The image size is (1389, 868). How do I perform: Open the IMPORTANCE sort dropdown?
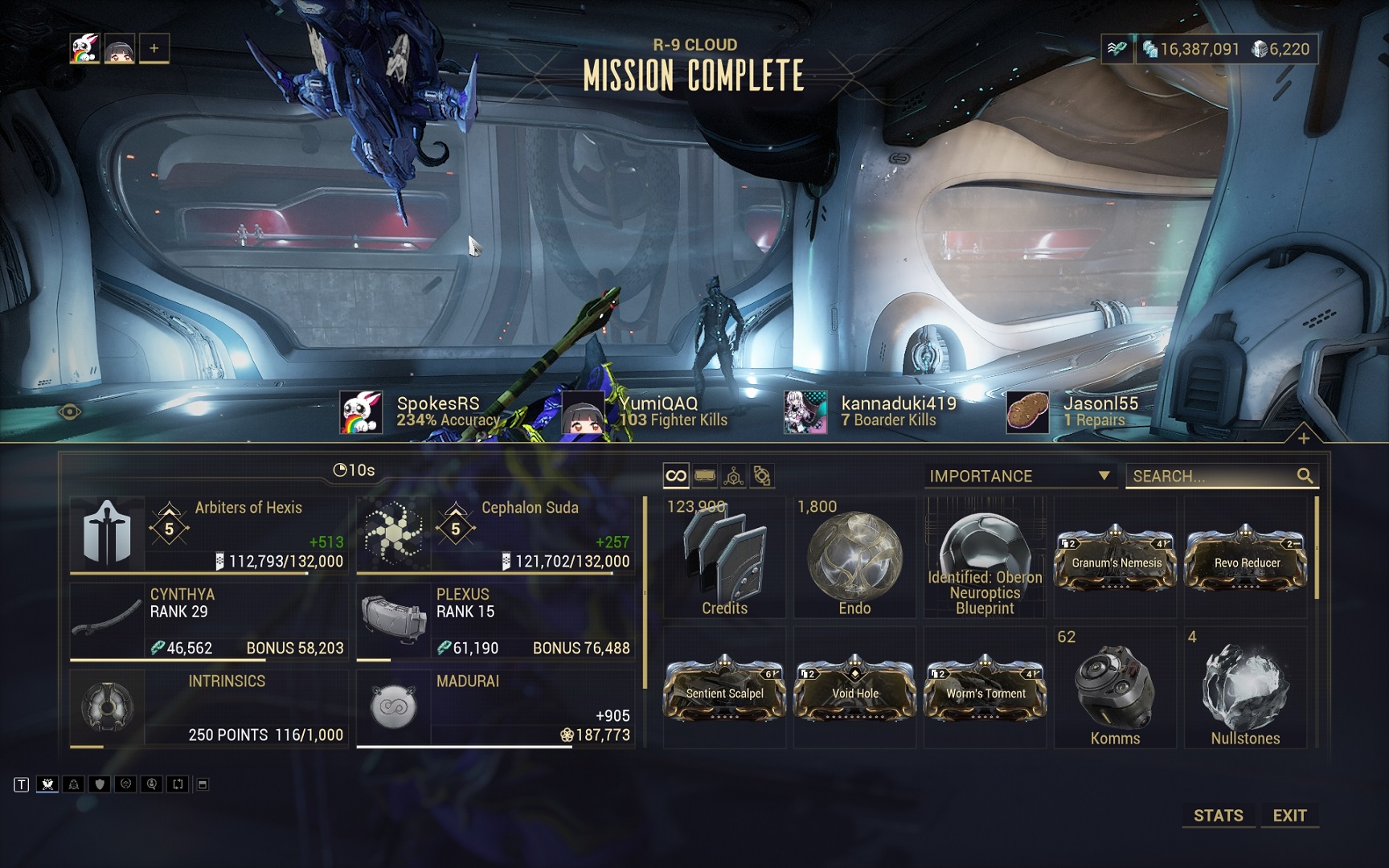[x=1019, y=476]
